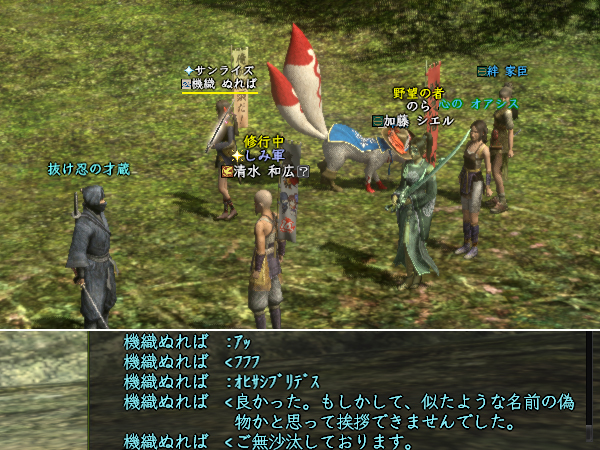Target the 機織 ぬれば nameplate

219,85
